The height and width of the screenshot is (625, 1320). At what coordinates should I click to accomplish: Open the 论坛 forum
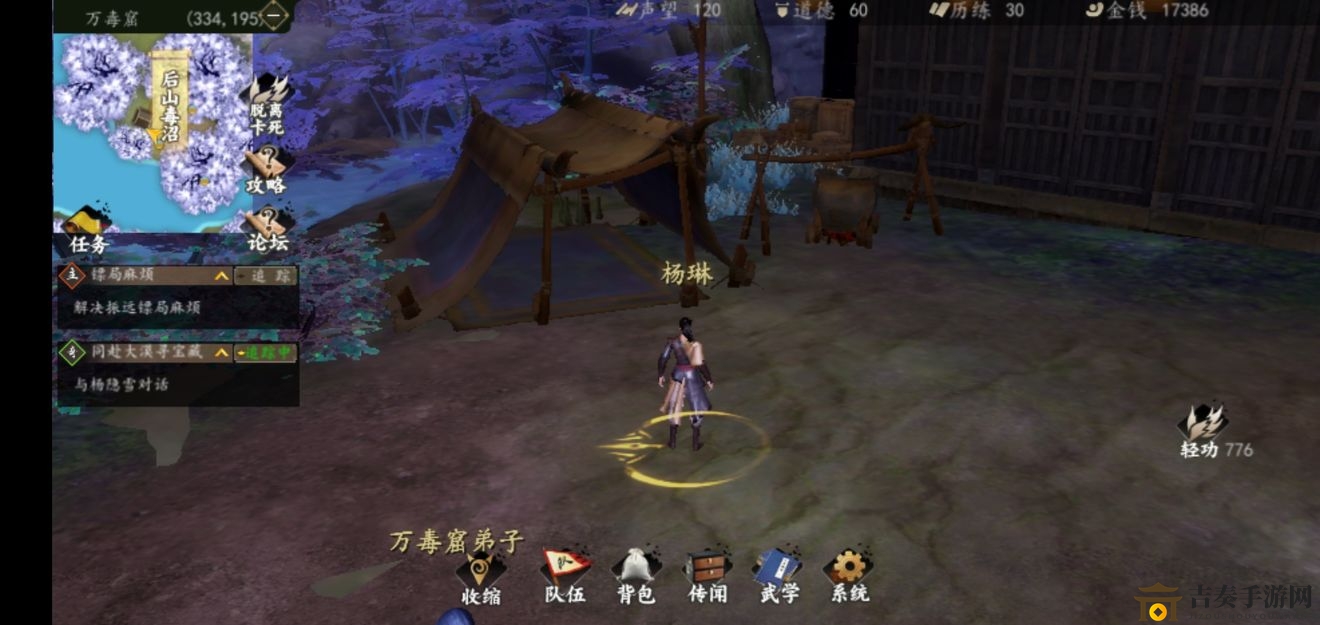point(267,228)
